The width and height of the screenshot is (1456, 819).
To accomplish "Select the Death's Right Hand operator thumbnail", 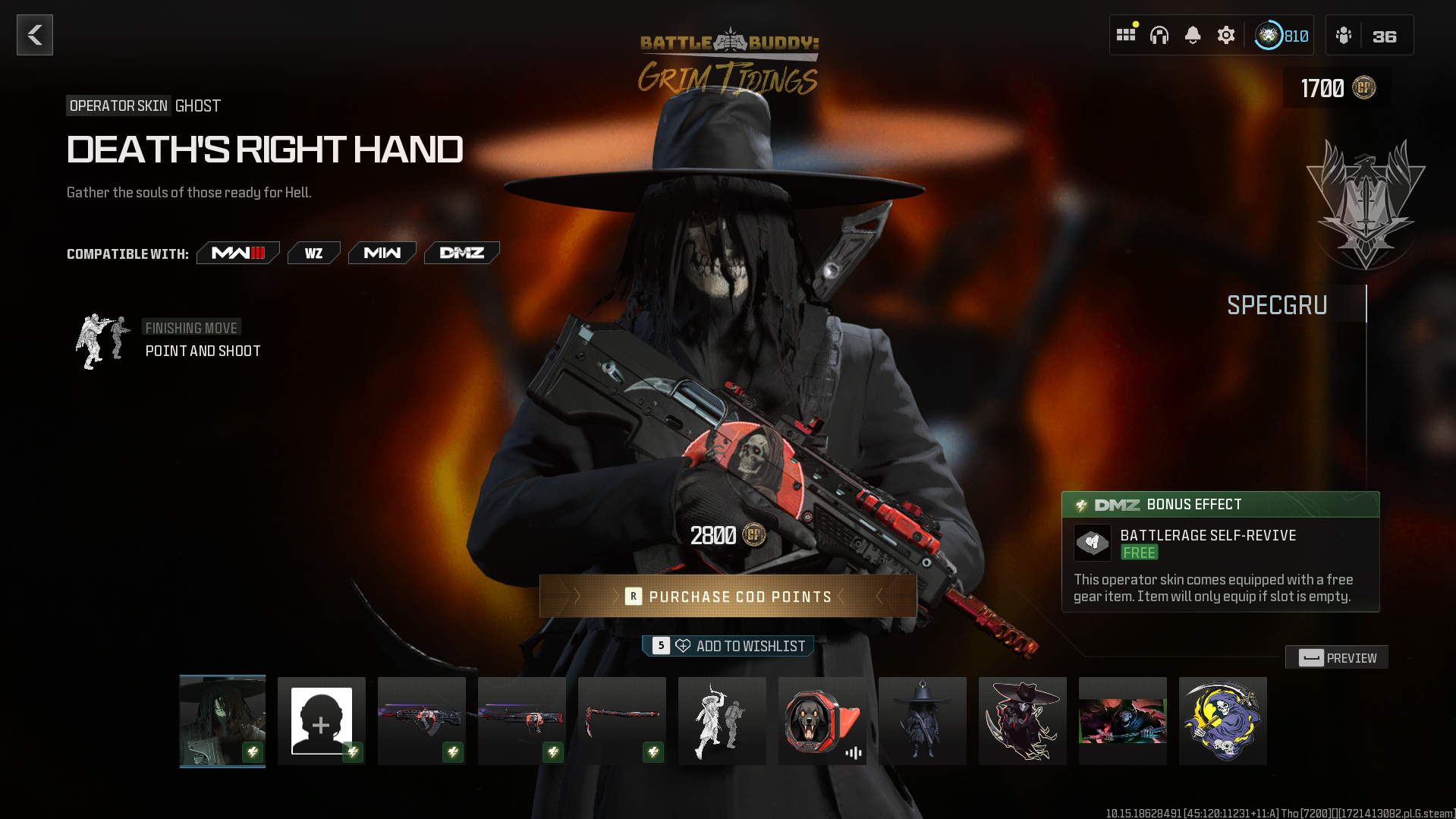I will point(222,721).
